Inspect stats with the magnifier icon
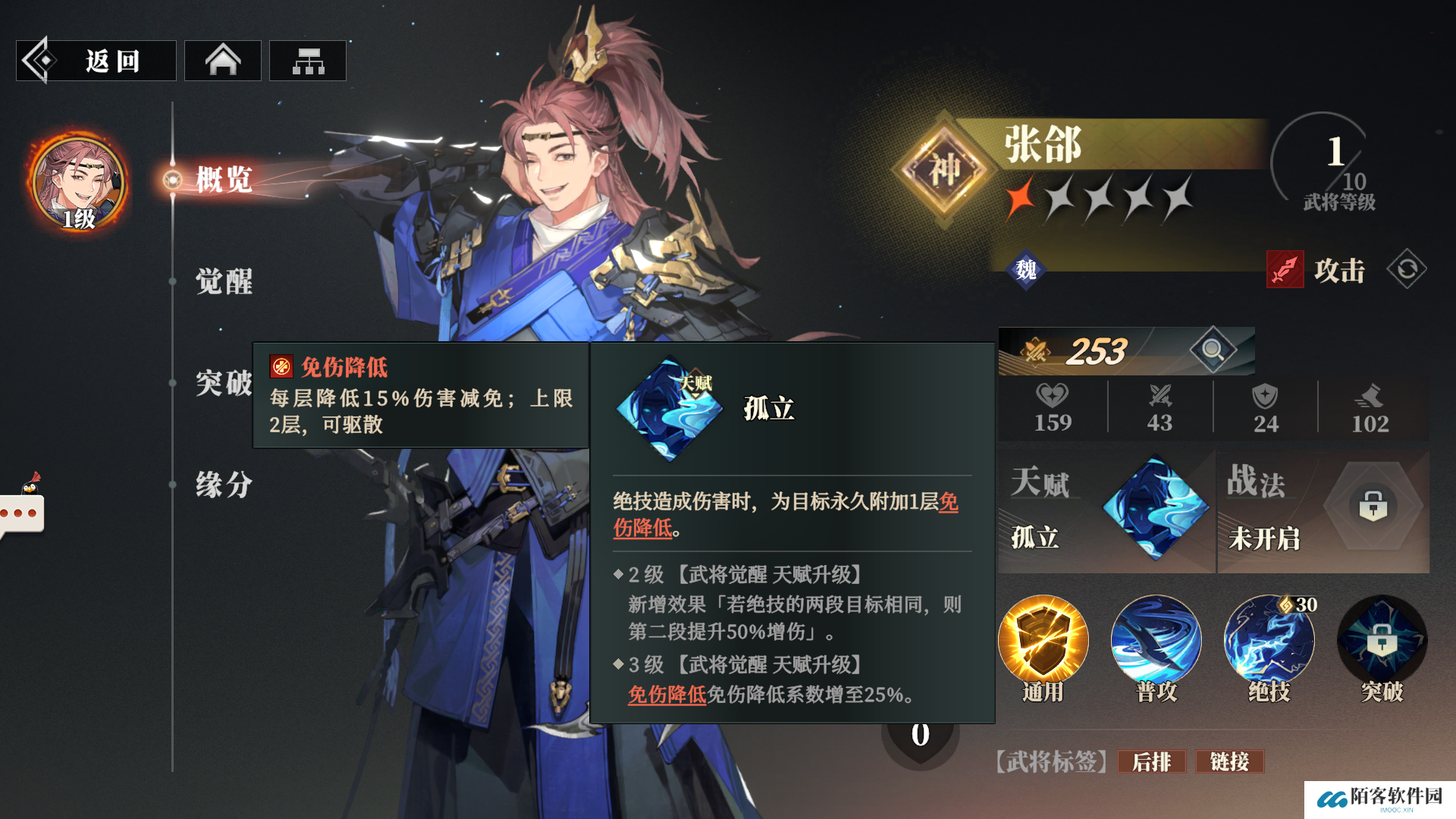Image resolution: width=1456 pixels, height=819 pixels. click(x=1213, y=350)
